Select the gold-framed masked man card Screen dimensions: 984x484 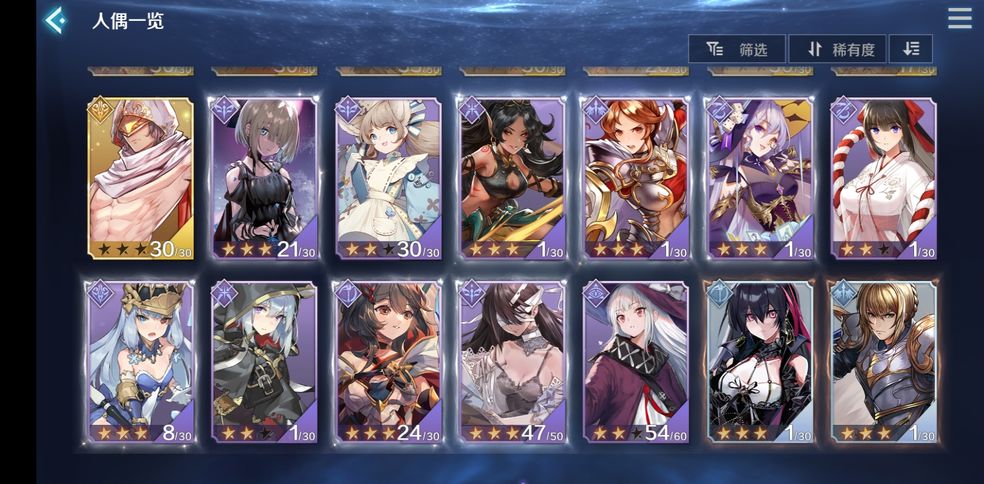141,178
